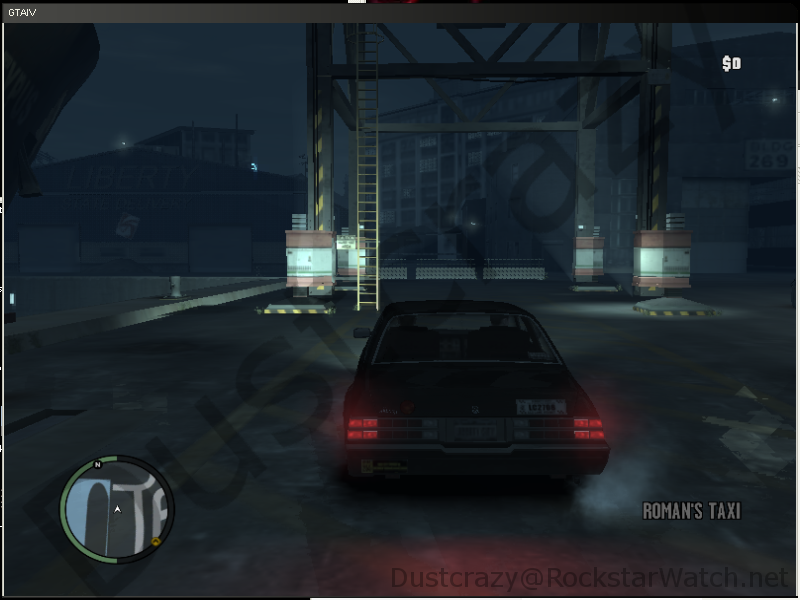This screenshot has width=800, height=600.
Task: Click the circular minimap radar
Action: click(117, 510)
